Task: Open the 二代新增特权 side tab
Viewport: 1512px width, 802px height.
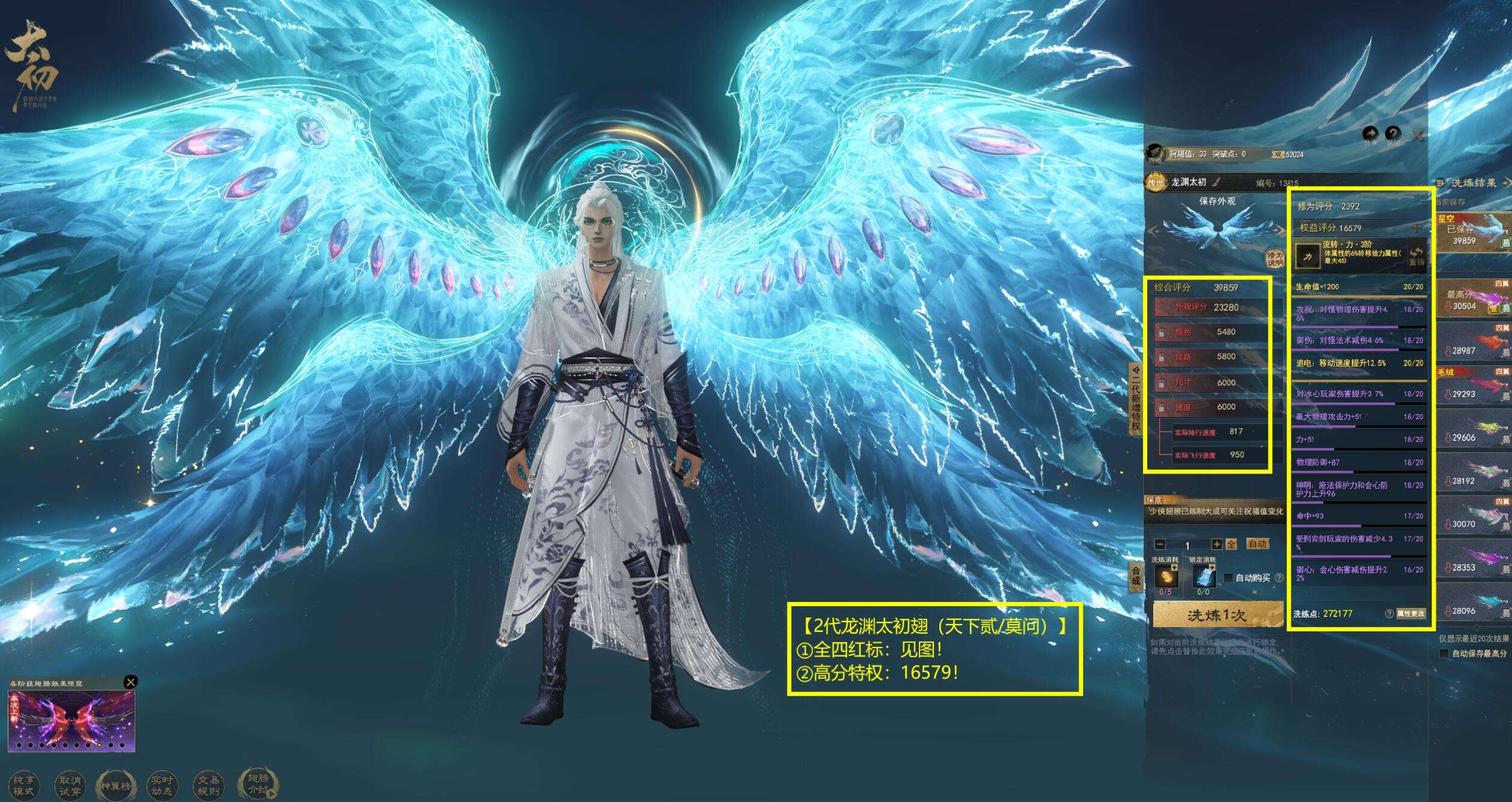Action: click(1135, 398)
